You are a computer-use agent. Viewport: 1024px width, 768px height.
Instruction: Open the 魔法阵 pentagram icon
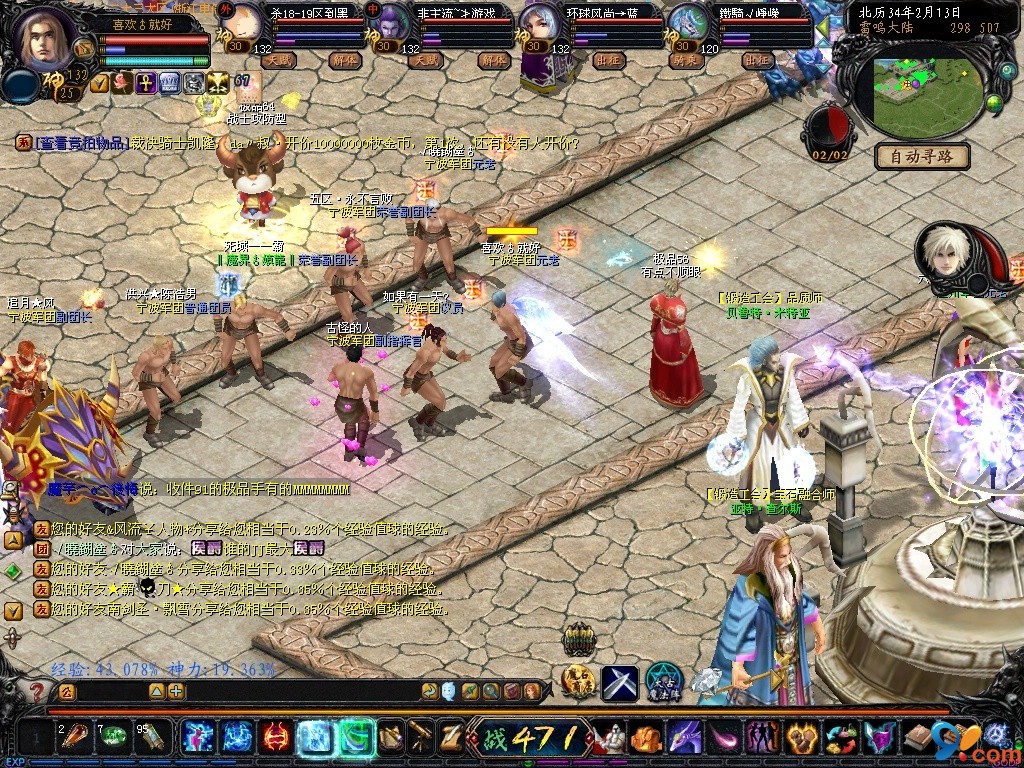[x=663, y=681]
